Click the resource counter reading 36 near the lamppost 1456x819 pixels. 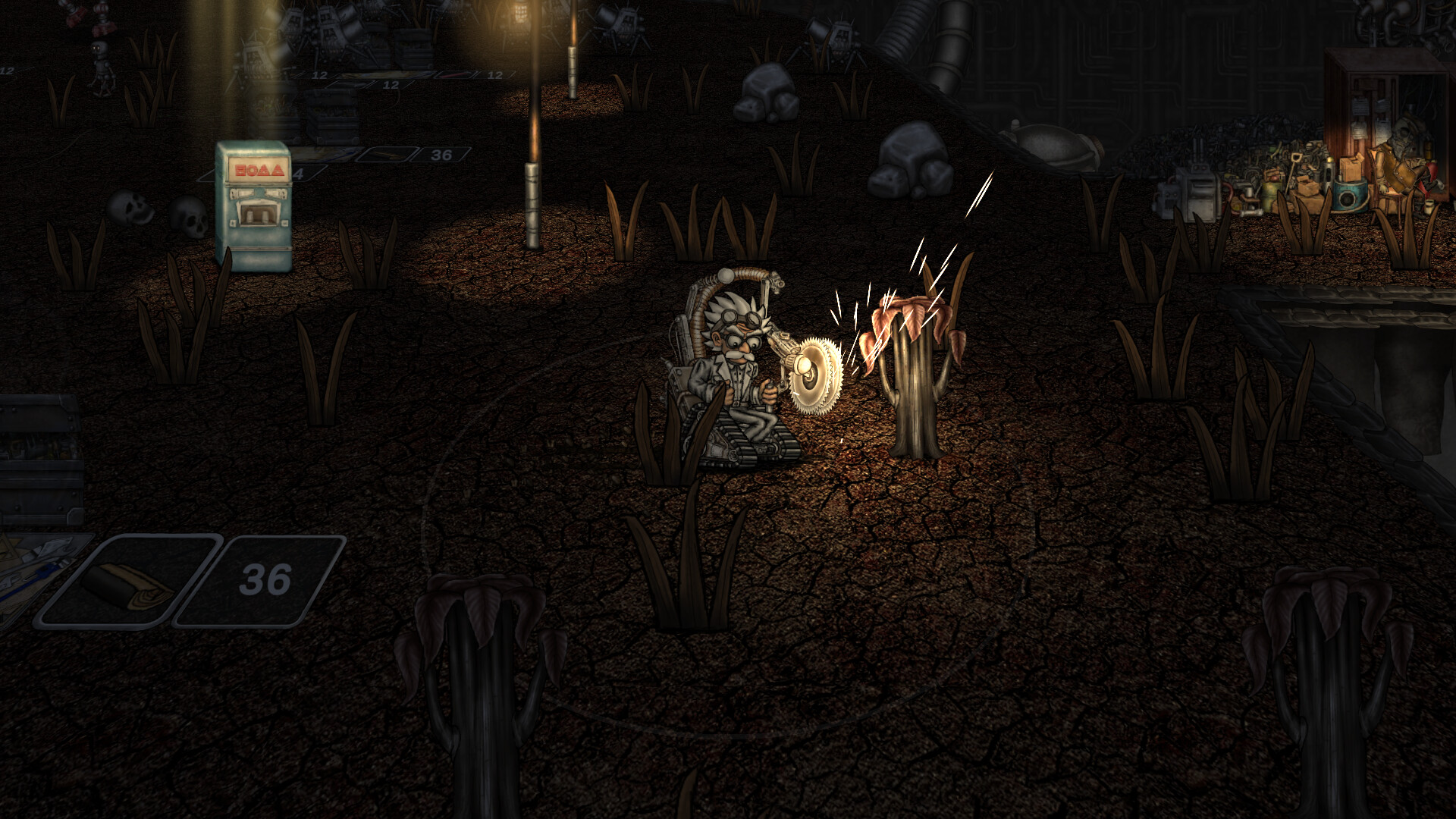(x=440, y=155)
